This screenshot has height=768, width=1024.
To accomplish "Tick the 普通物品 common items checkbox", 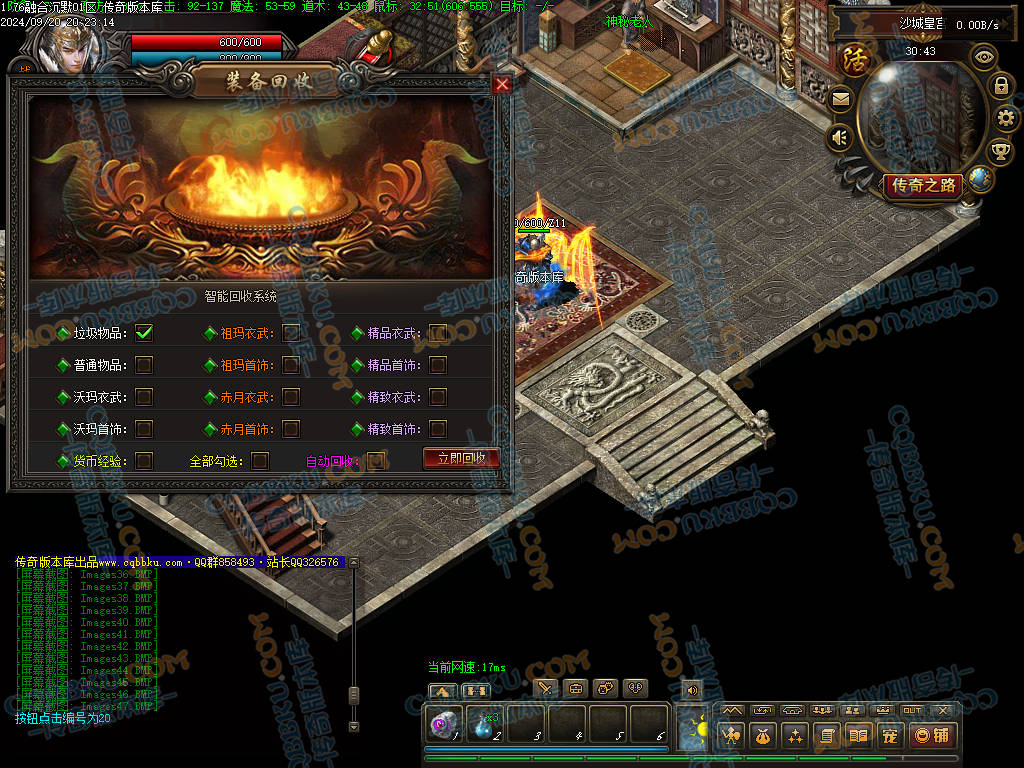I will tap(144, 365).
